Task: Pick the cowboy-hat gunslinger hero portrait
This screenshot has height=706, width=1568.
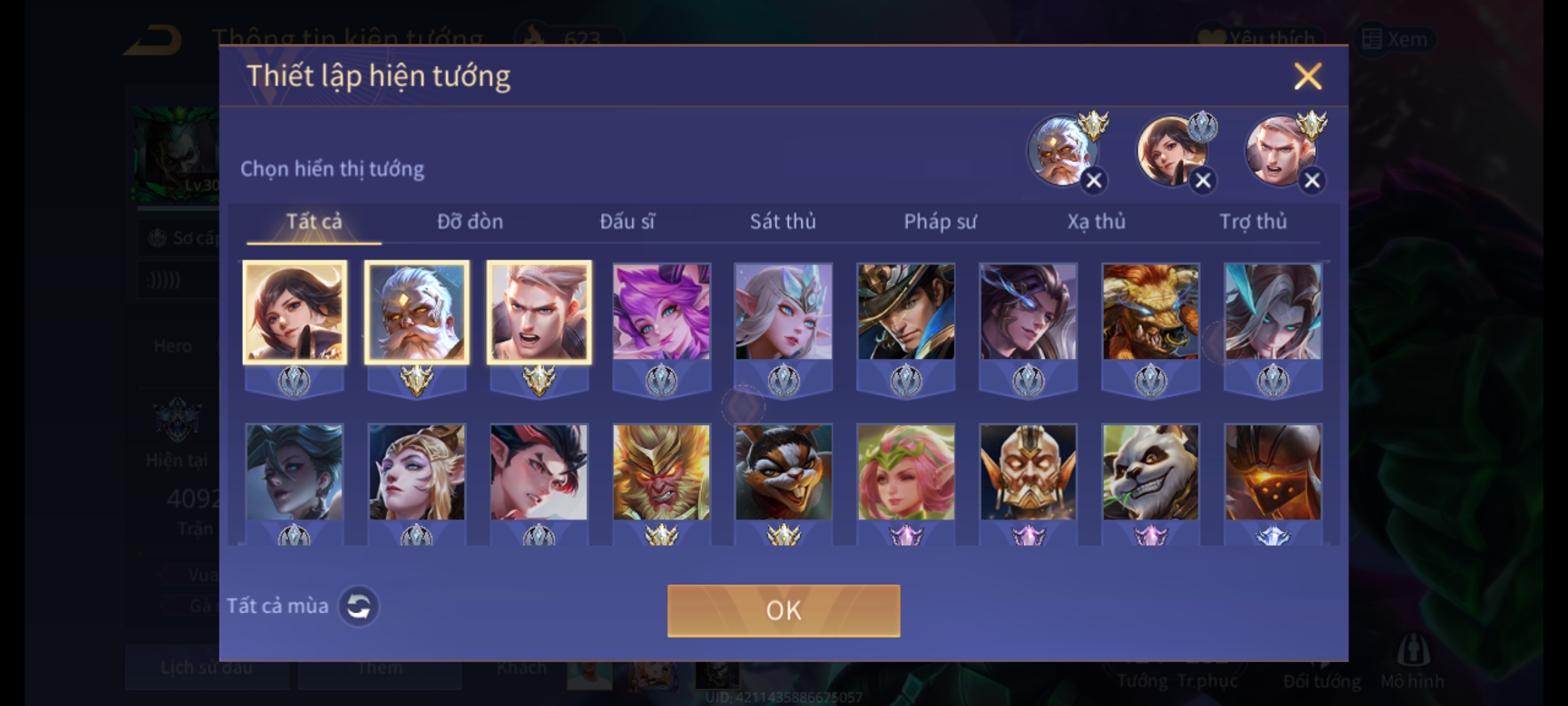Action: 906,312
